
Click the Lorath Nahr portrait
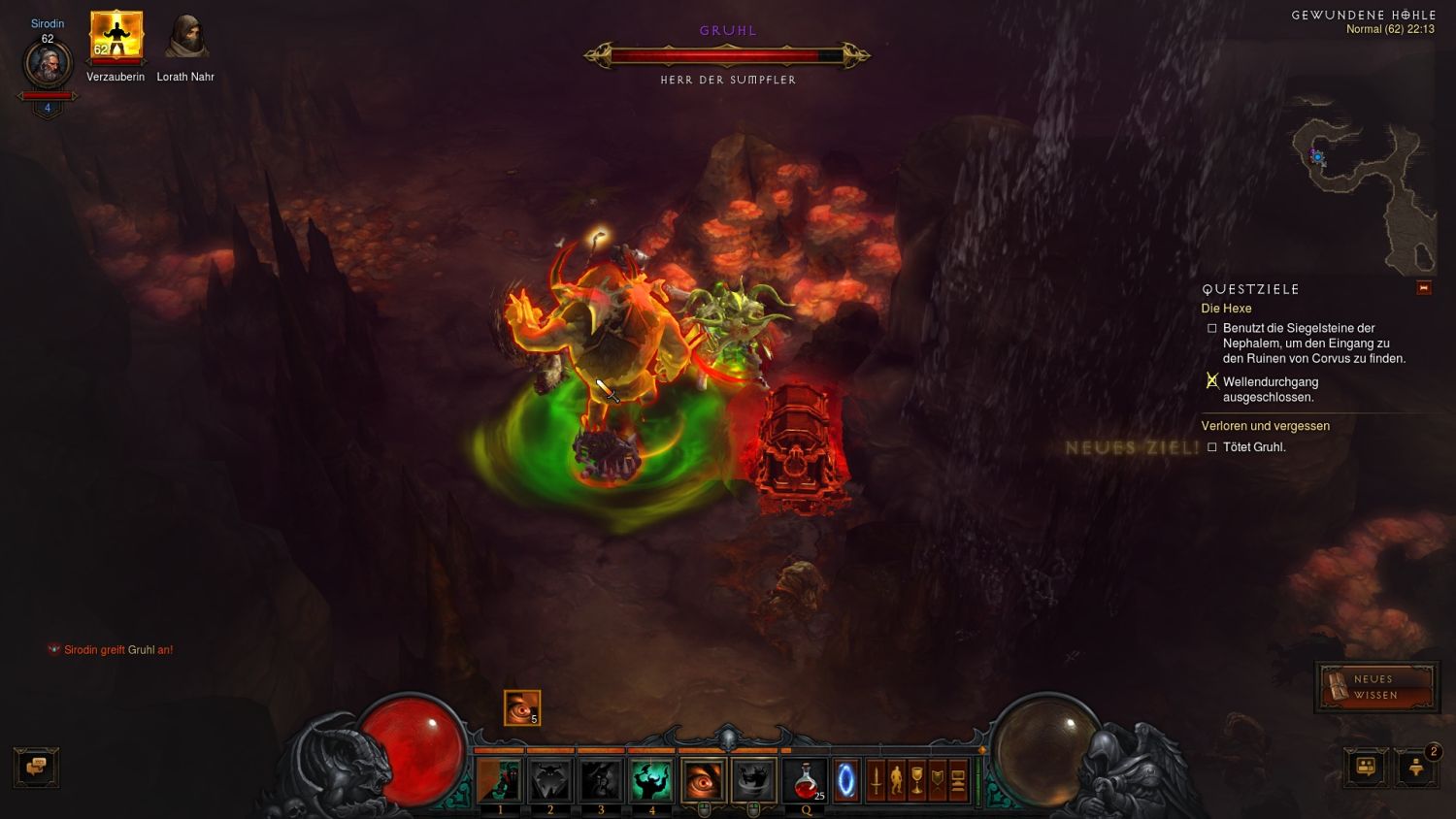[185, 37]
